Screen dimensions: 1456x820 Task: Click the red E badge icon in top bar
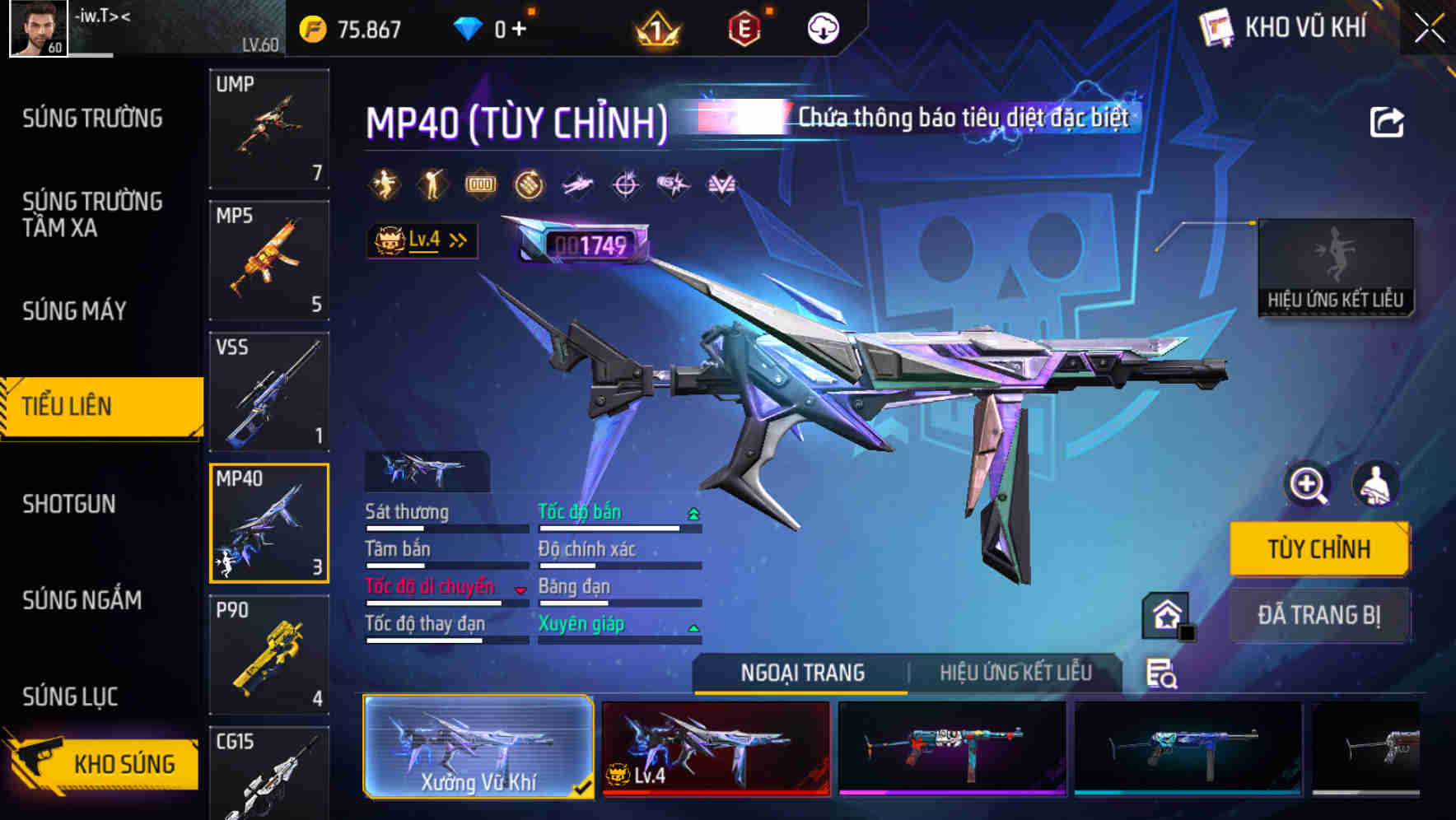pos(745,27)
